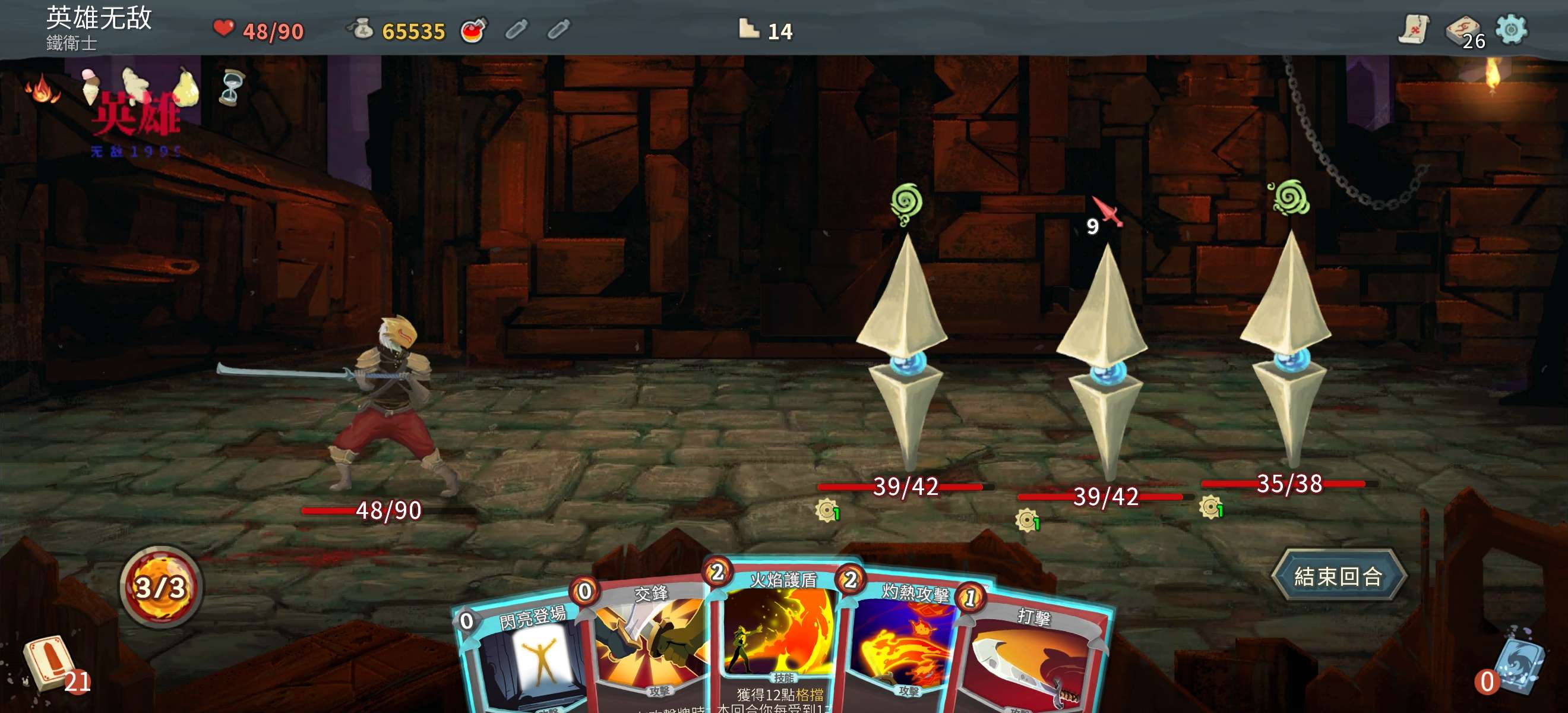
Task: Show the full deck of 26 cards
Action: coord(1463,30)
